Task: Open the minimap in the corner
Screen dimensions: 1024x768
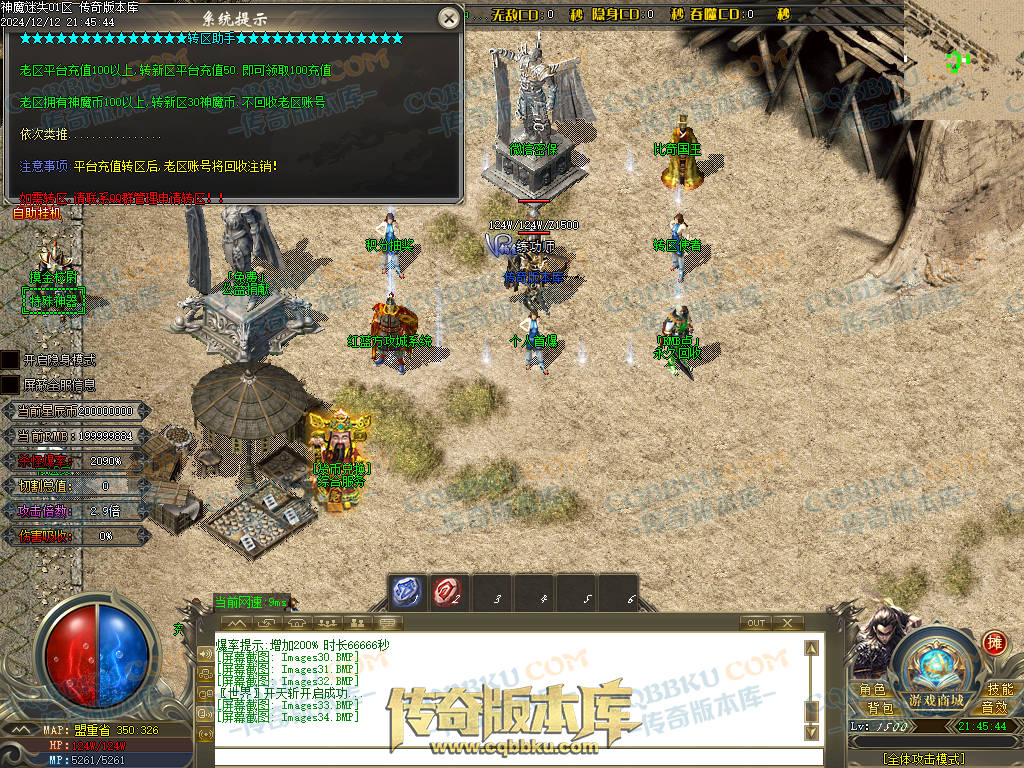Action: (964, 60)
